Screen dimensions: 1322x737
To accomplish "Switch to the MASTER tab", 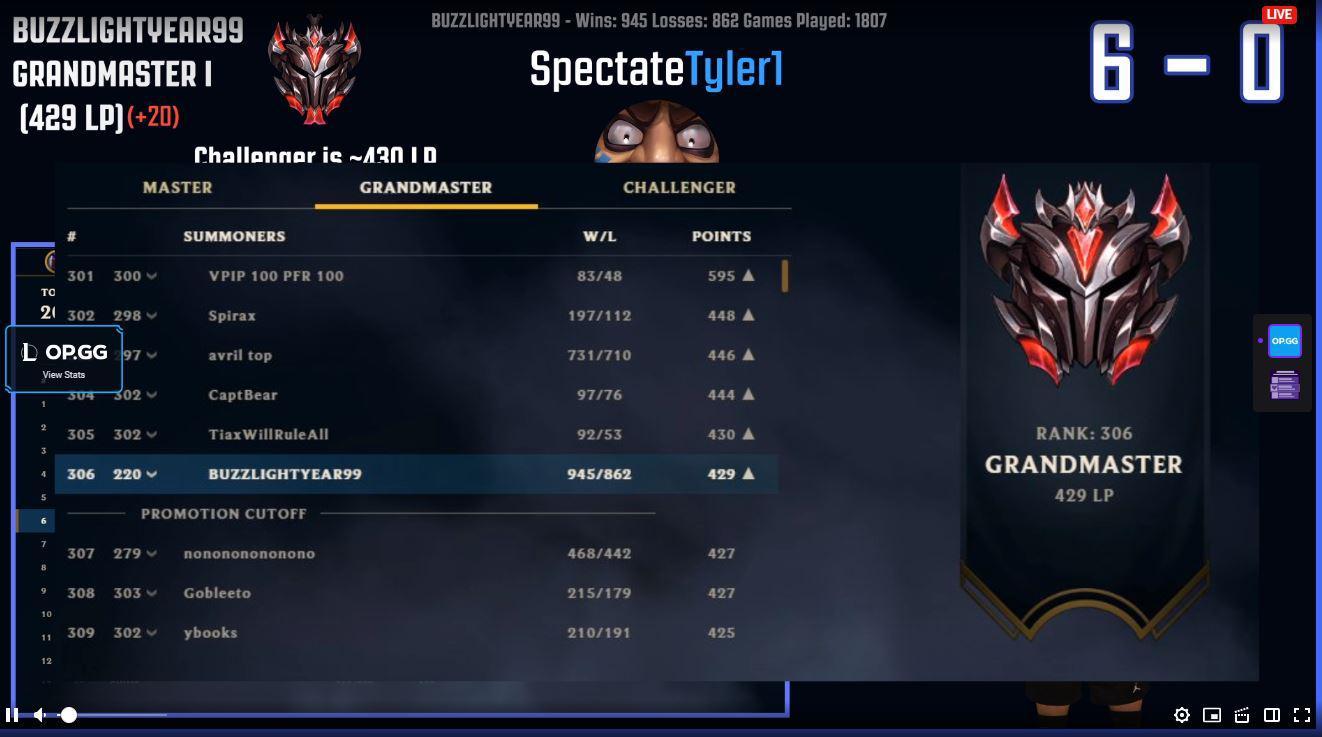I will (178, 187).
